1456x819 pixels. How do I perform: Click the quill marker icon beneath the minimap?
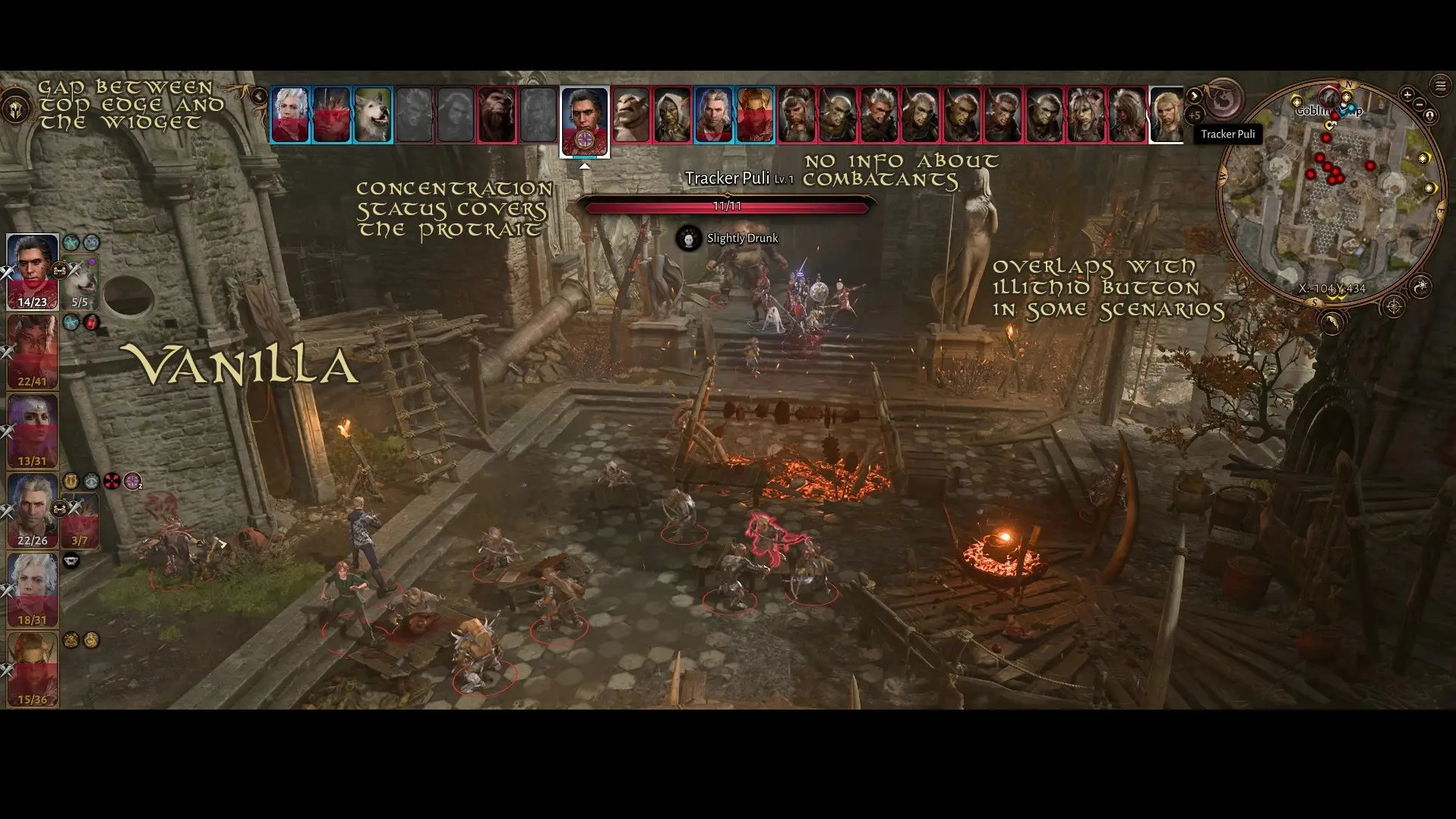1334,324
